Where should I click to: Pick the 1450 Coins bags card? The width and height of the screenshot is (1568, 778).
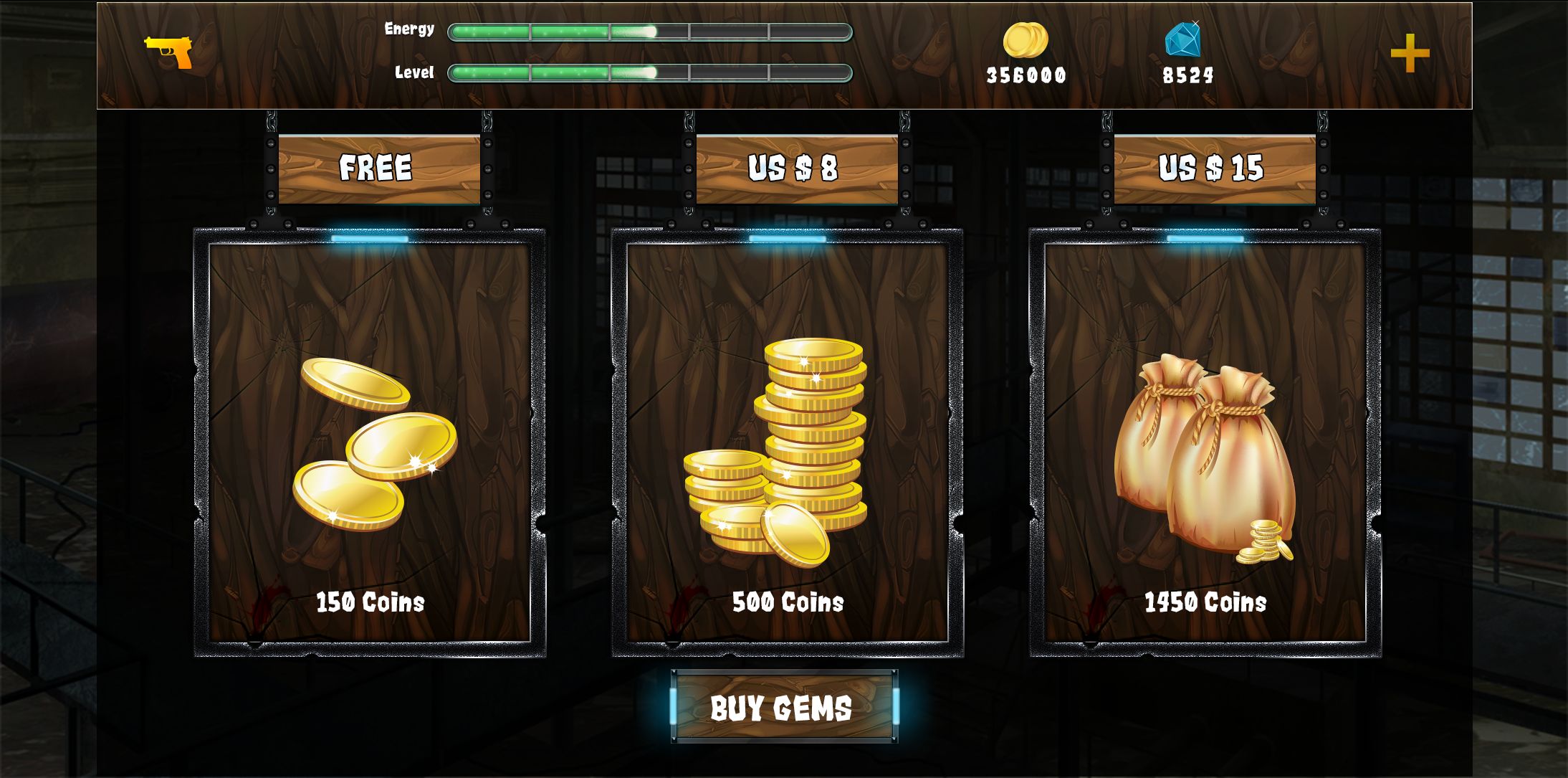coord(1205,442)
